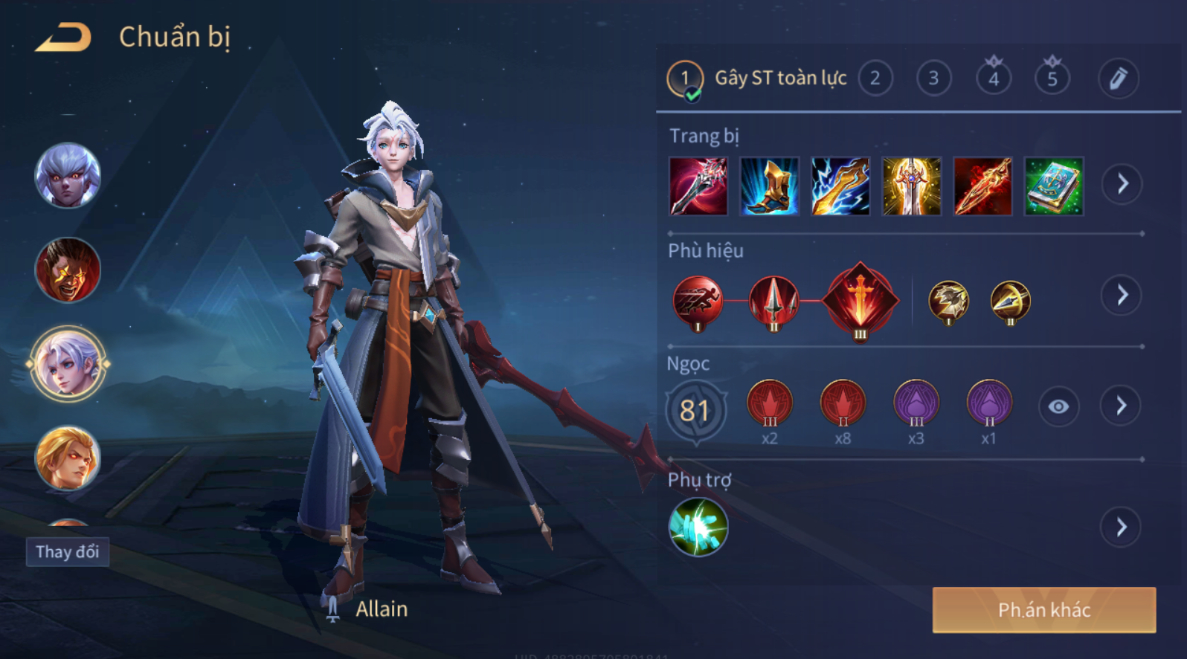Open the Ngọc gems arrow

[x=1121, y=405]
